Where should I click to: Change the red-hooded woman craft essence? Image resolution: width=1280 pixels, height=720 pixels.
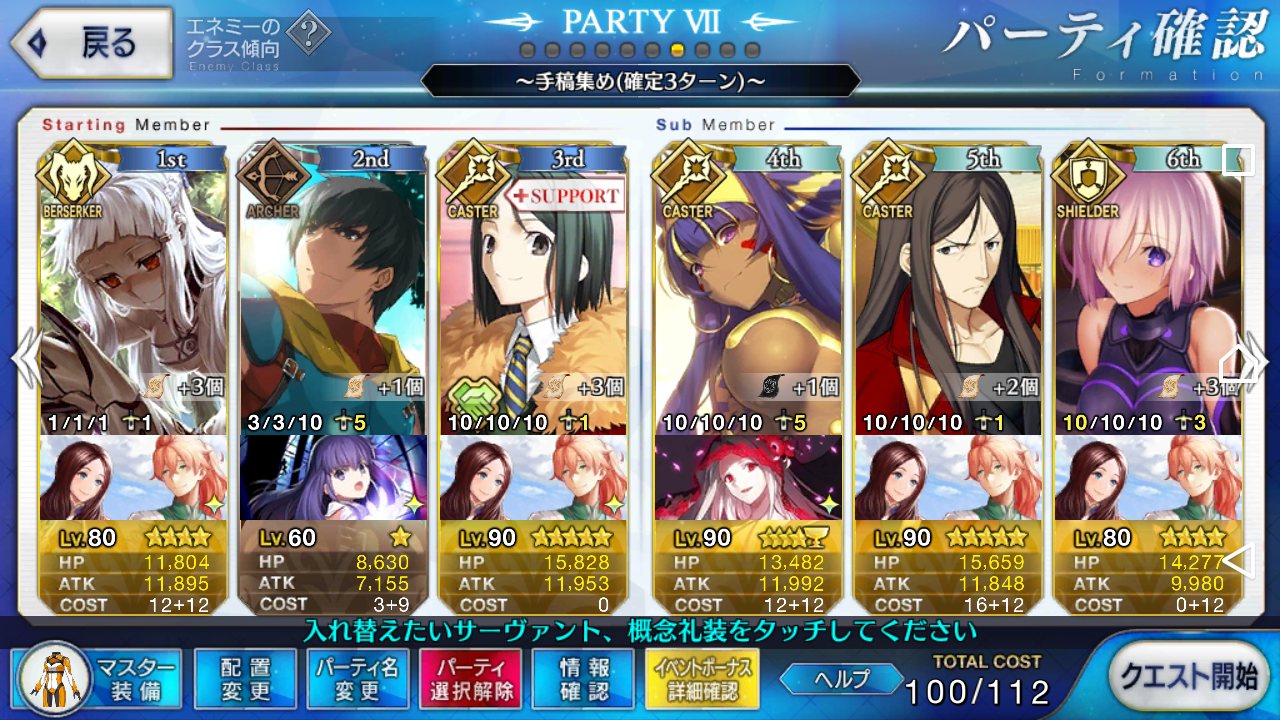pos(748,478)
